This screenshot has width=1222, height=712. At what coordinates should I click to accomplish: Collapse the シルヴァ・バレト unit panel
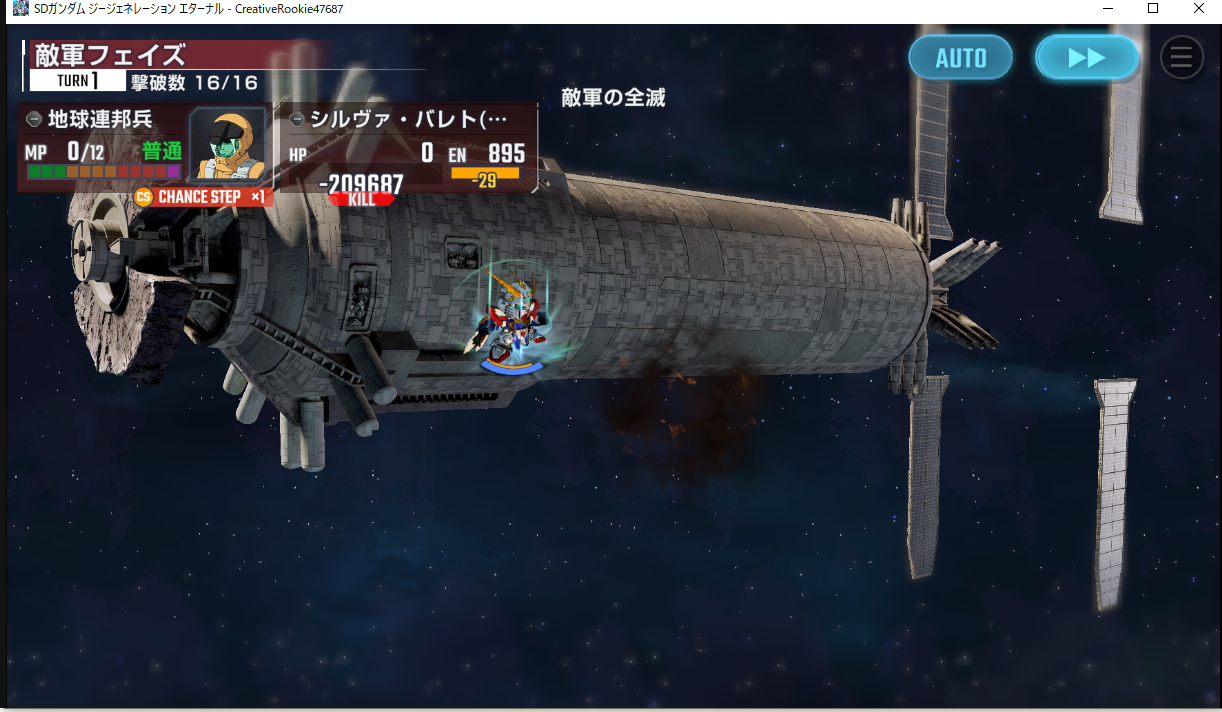pyautogui.click(x=296, y=119)
